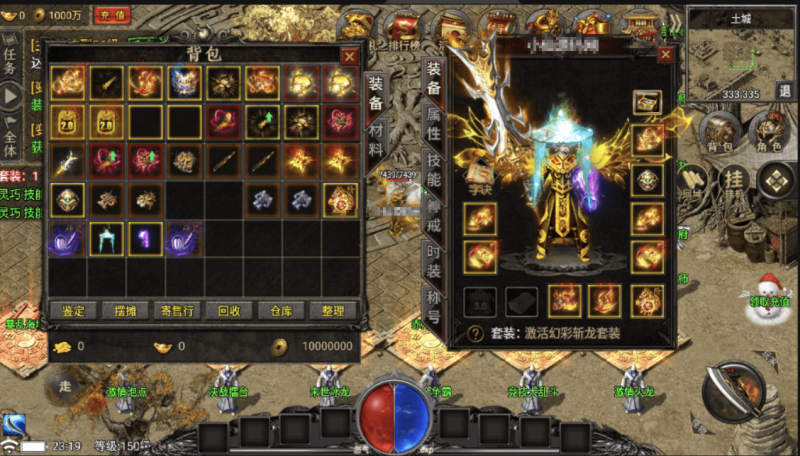Close the character equipment panel
The width and height of the screenshot is (800, 456).
[x=665, y=56]
